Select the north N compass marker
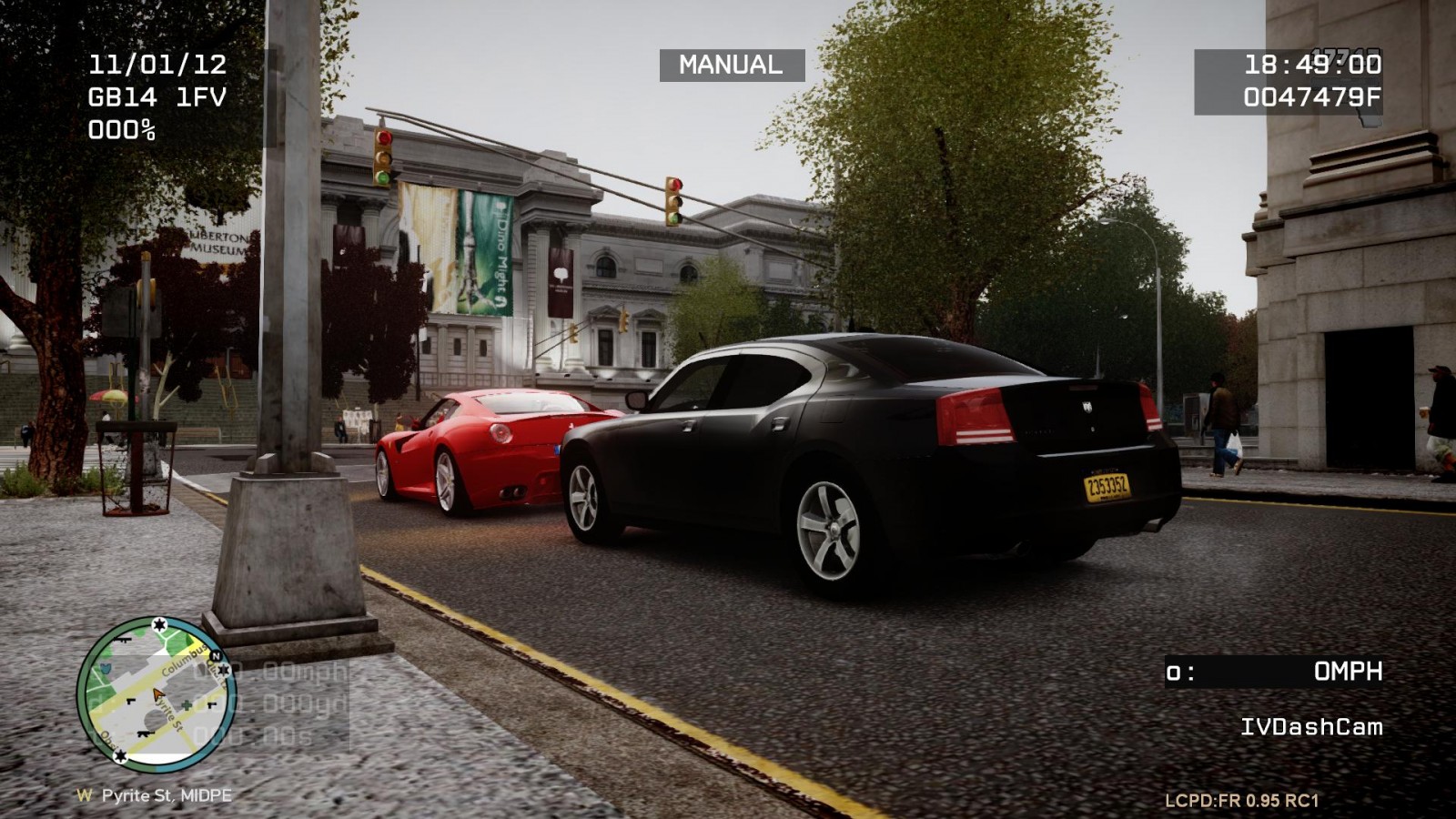 (x=216, y=656)
